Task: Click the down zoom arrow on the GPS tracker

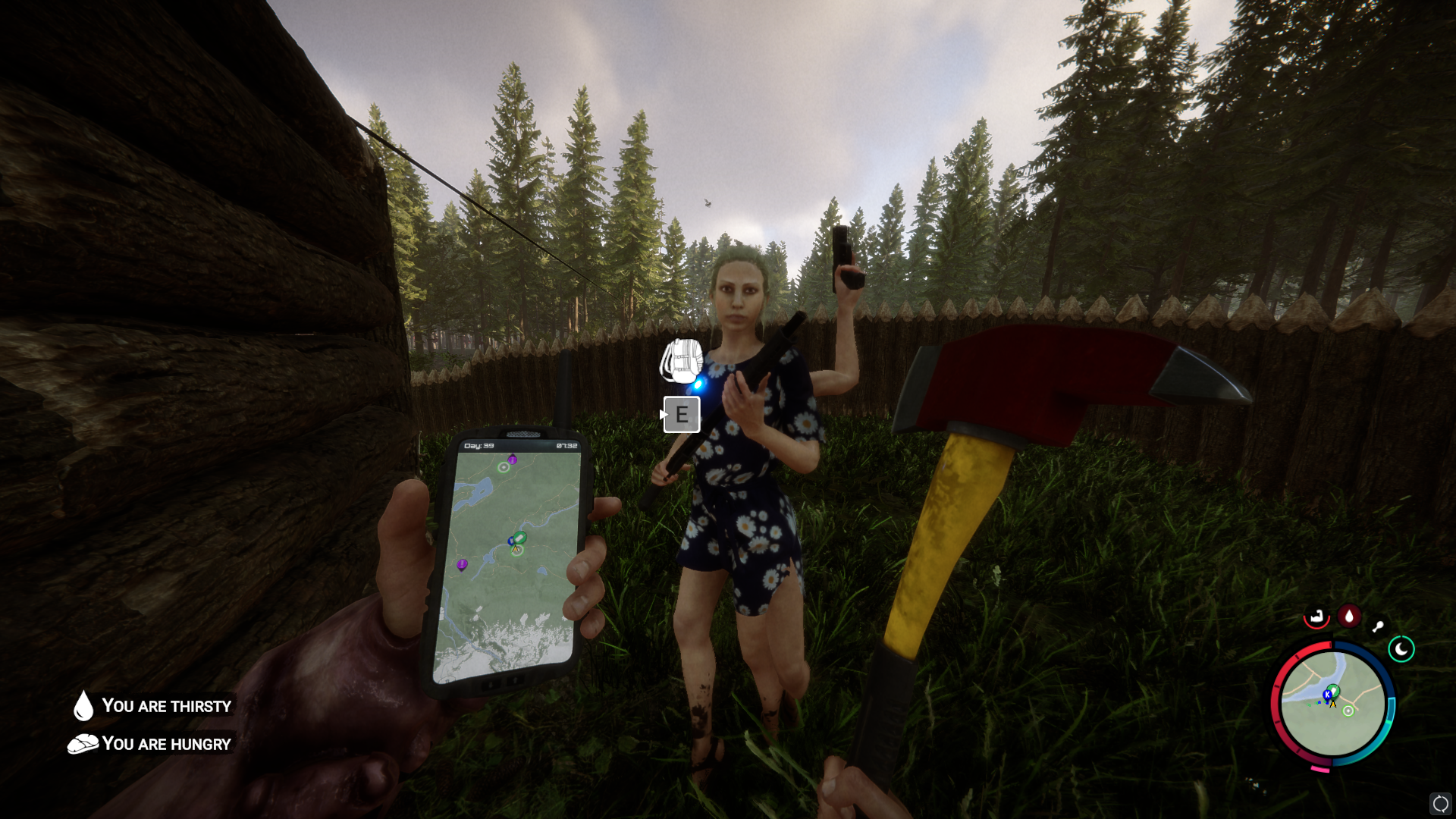Action: [x=491, y=683]
